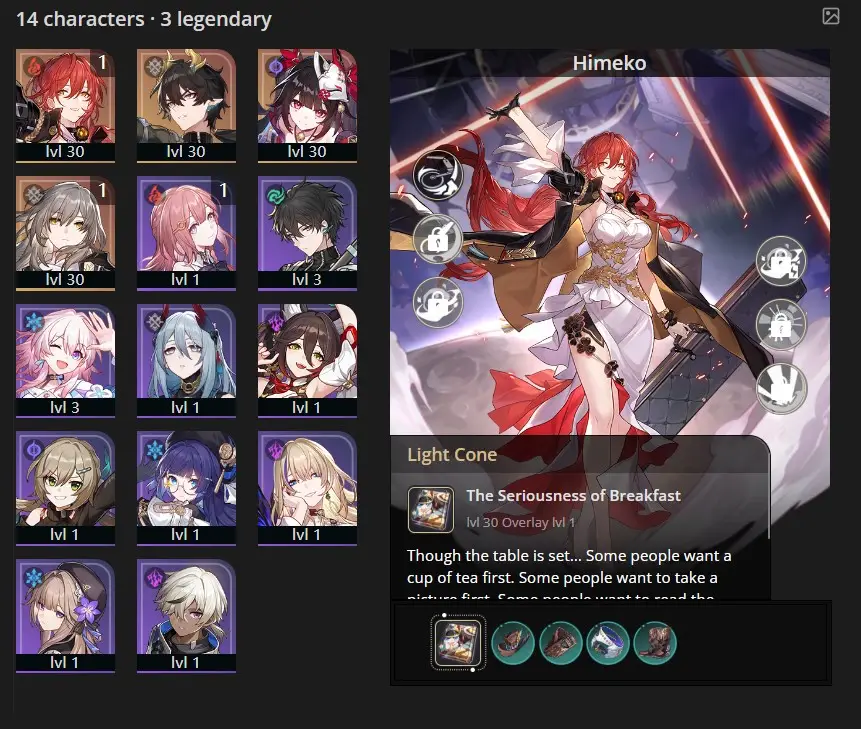861x729 pixels.
Task: Select the light cone slot in equipment bar
Action: point(458,642)
